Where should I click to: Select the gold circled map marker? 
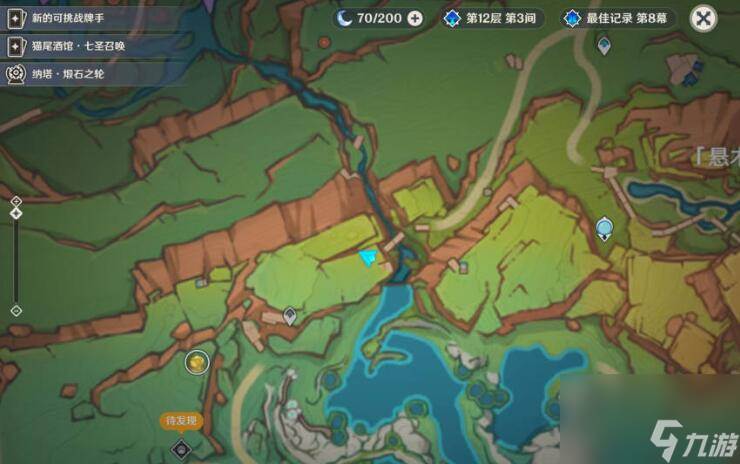[x=198, y=361]
